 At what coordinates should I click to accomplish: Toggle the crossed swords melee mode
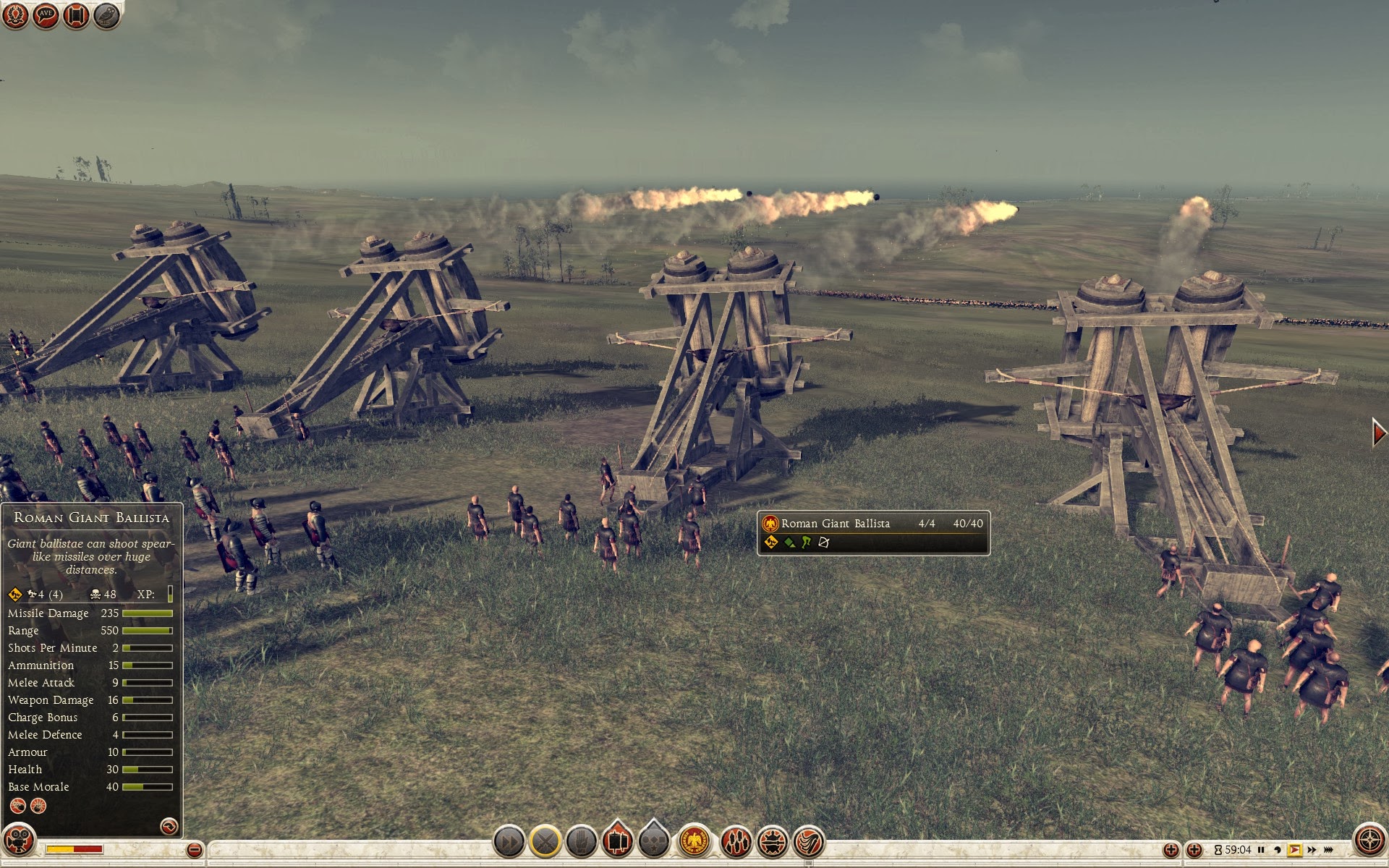click(545, 841)
